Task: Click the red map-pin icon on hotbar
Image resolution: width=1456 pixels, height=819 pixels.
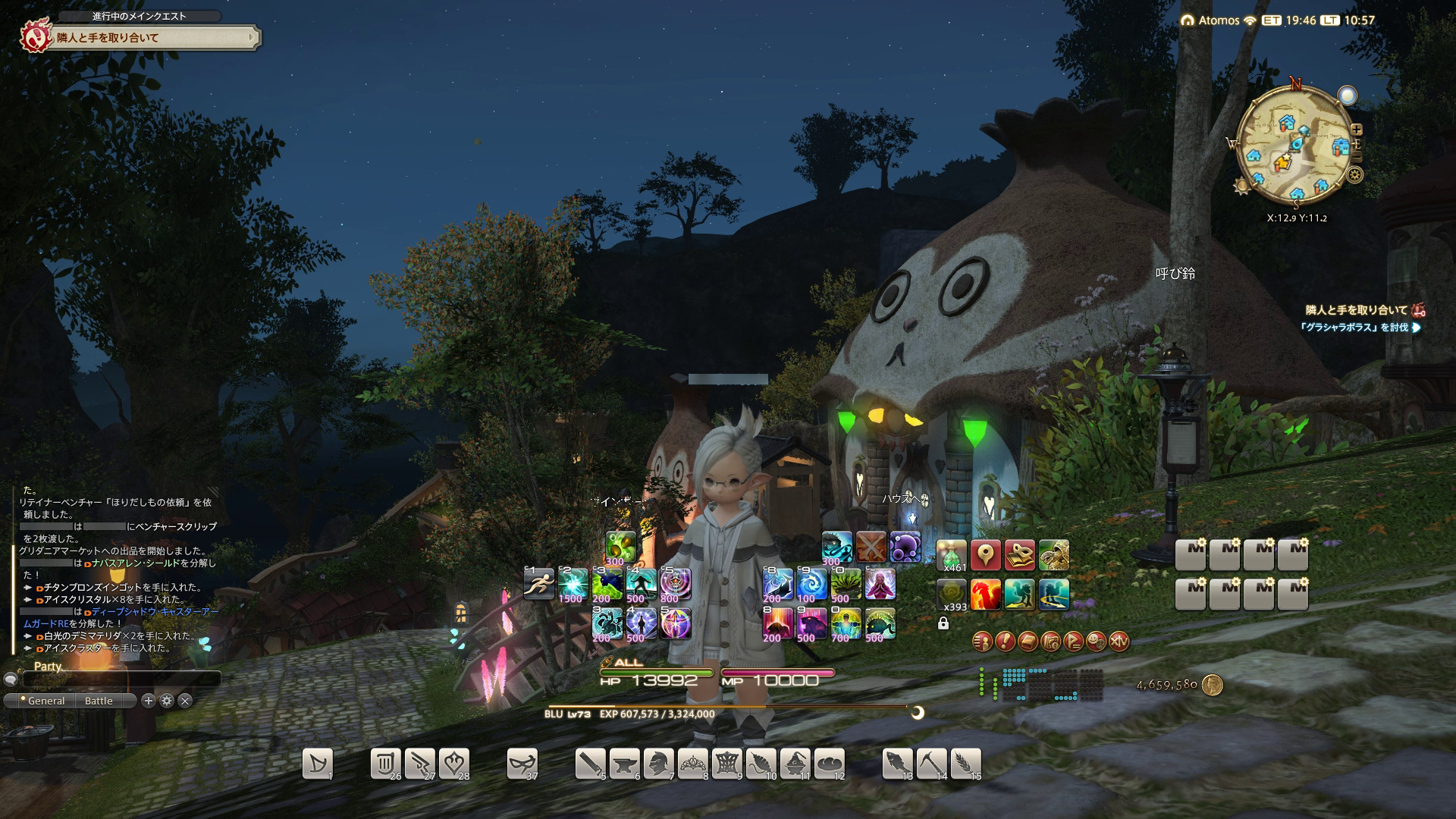Action: point(985,556)
